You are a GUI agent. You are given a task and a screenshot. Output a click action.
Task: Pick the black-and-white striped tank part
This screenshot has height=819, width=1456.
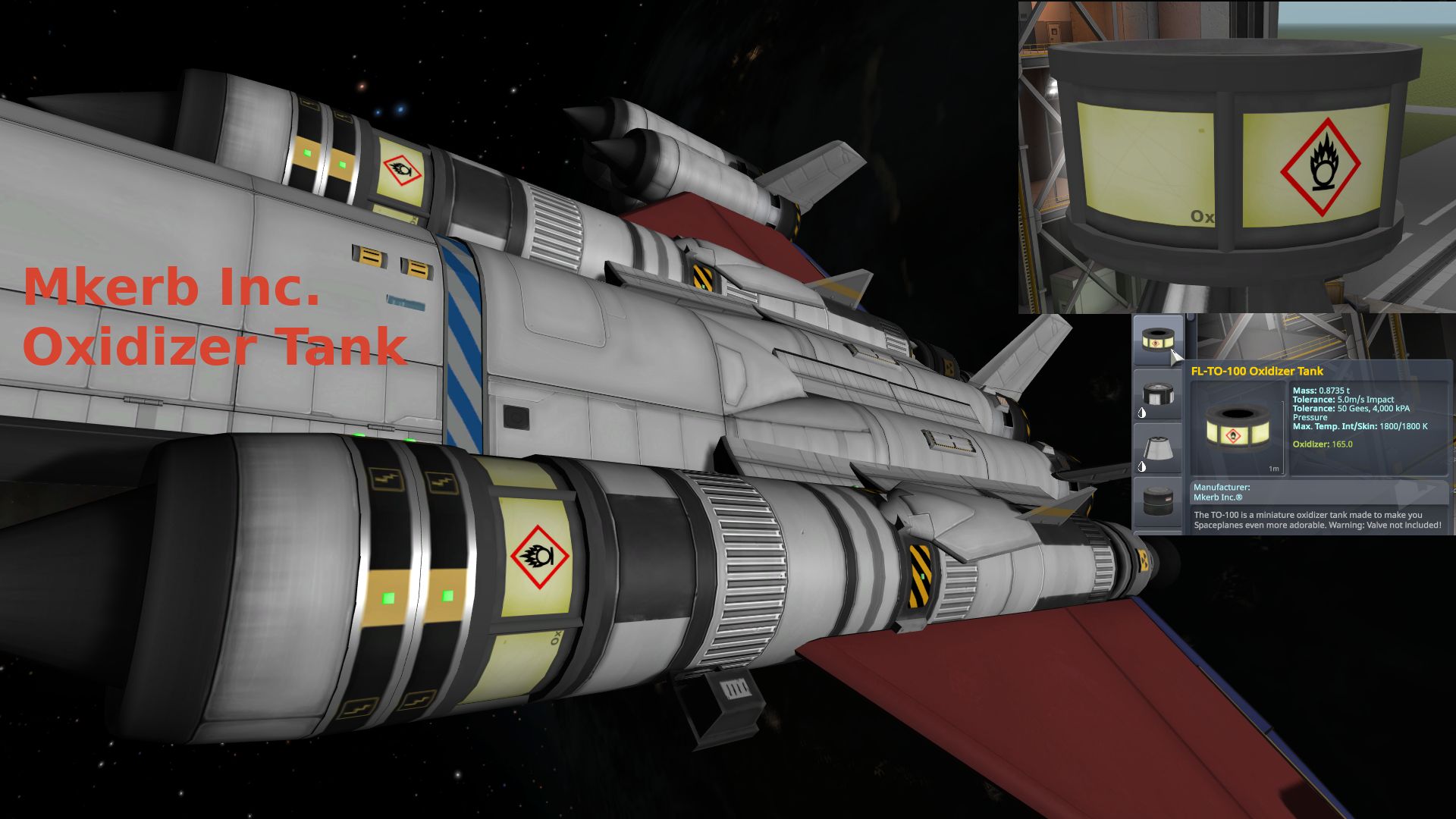1157,395
